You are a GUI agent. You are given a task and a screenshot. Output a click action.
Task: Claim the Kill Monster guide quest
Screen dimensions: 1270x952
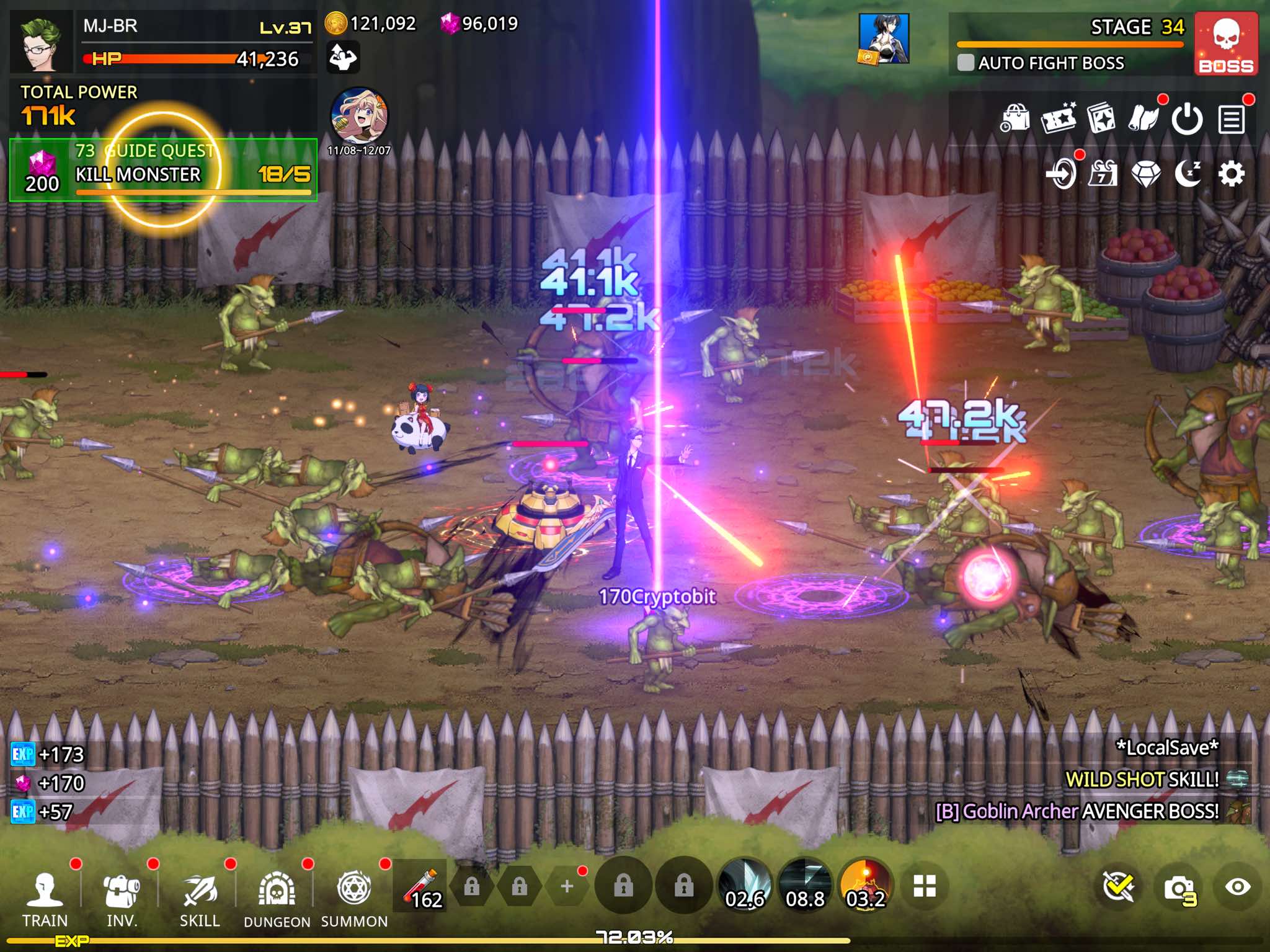[163, 170]
